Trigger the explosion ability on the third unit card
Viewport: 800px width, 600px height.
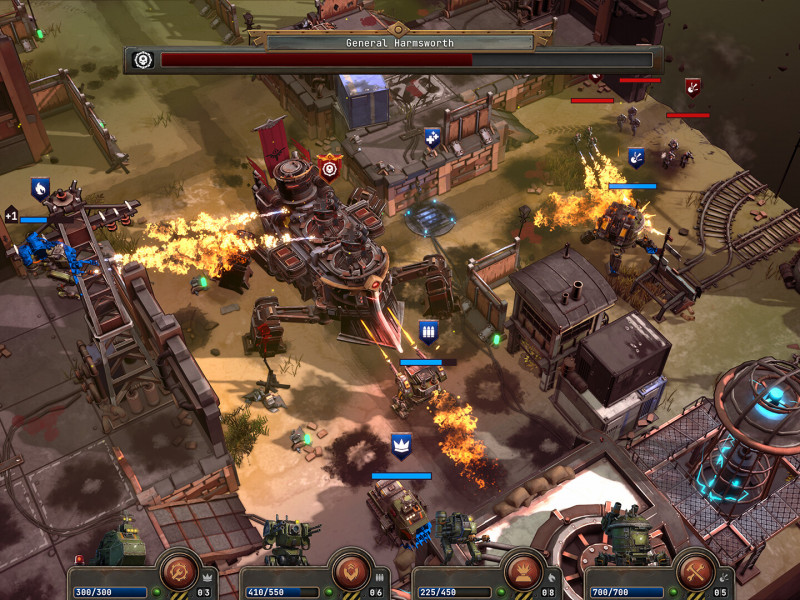point(524,571)
